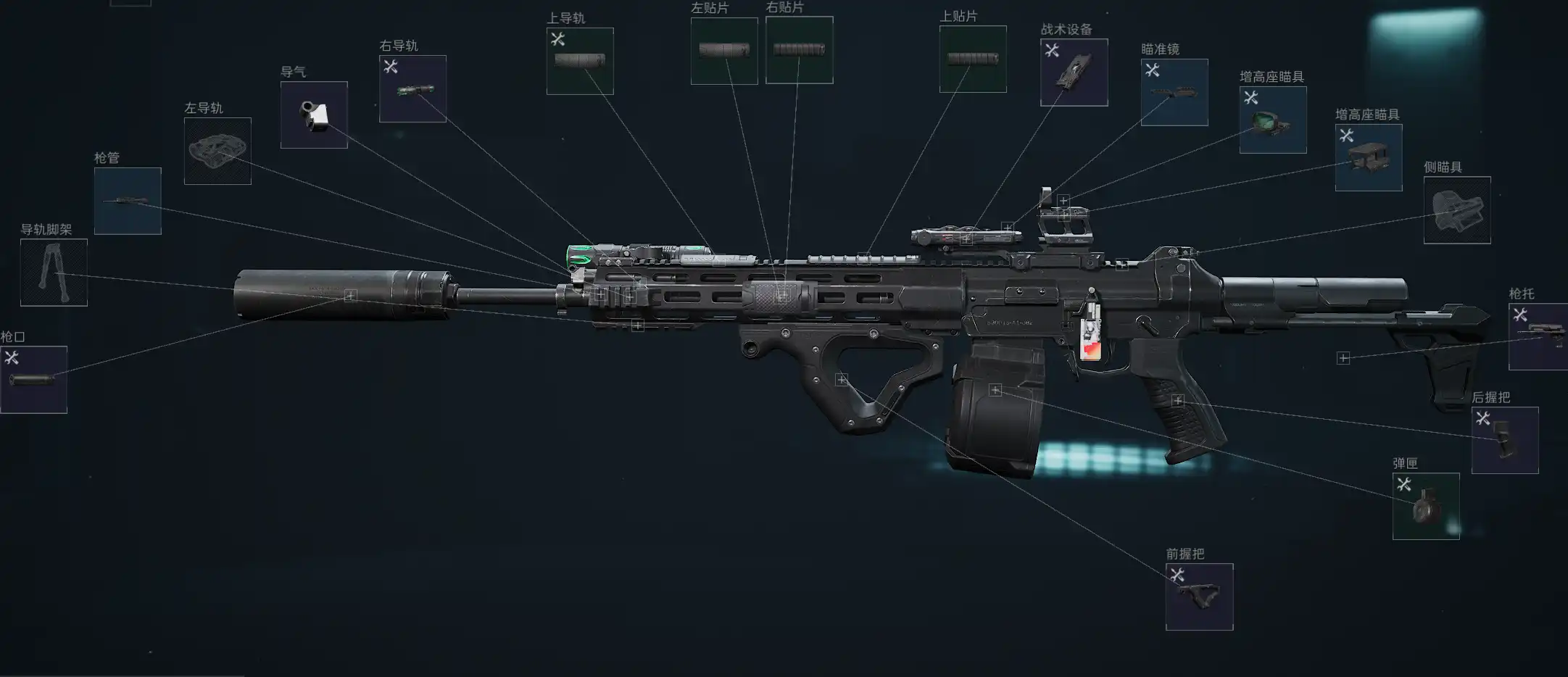Open the 导轨脚架 bipod slot

click(x=54, y=273)
